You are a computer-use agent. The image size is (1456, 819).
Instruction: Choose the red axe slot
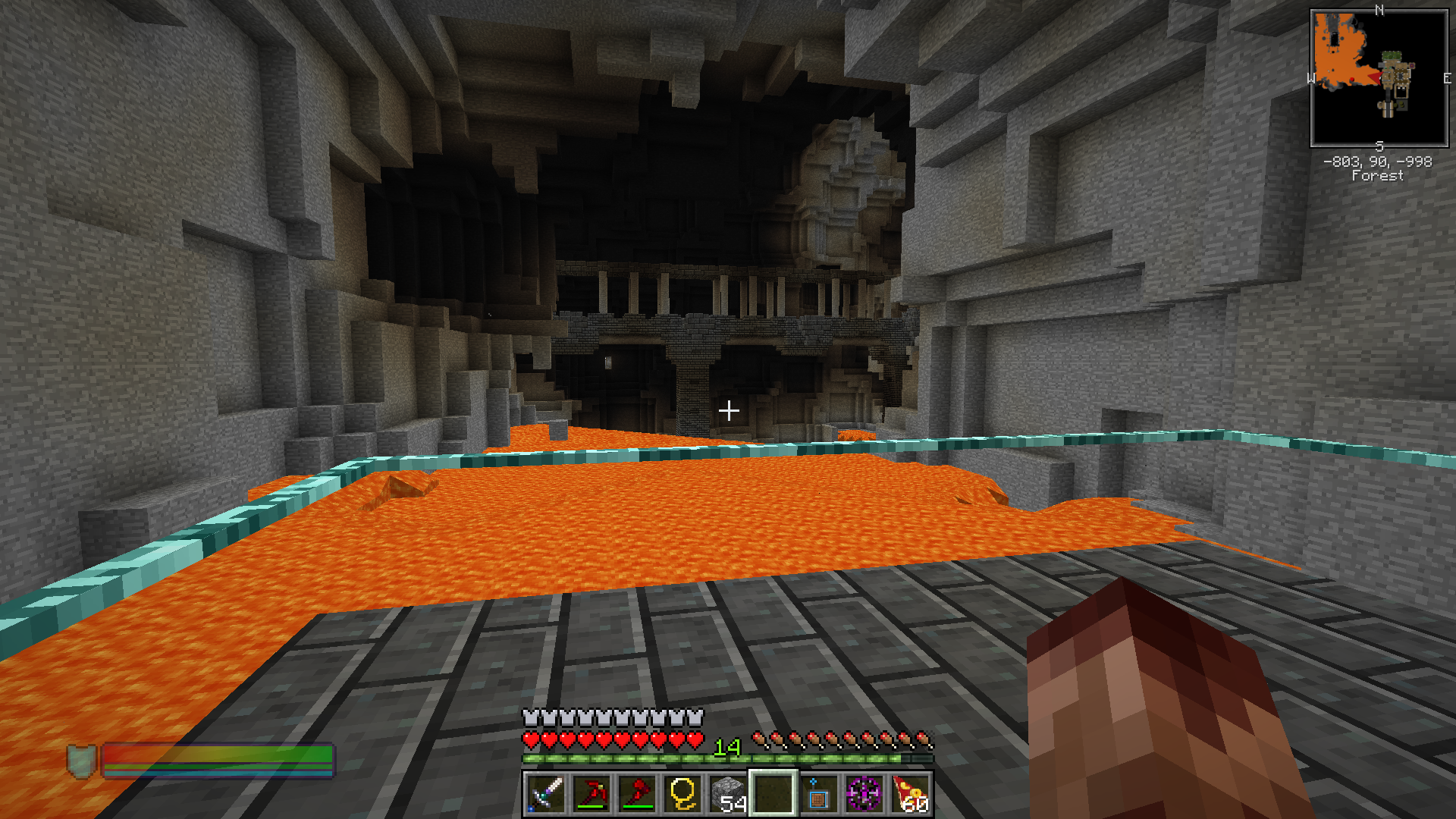pyautogui.click(x=636, y=794)
